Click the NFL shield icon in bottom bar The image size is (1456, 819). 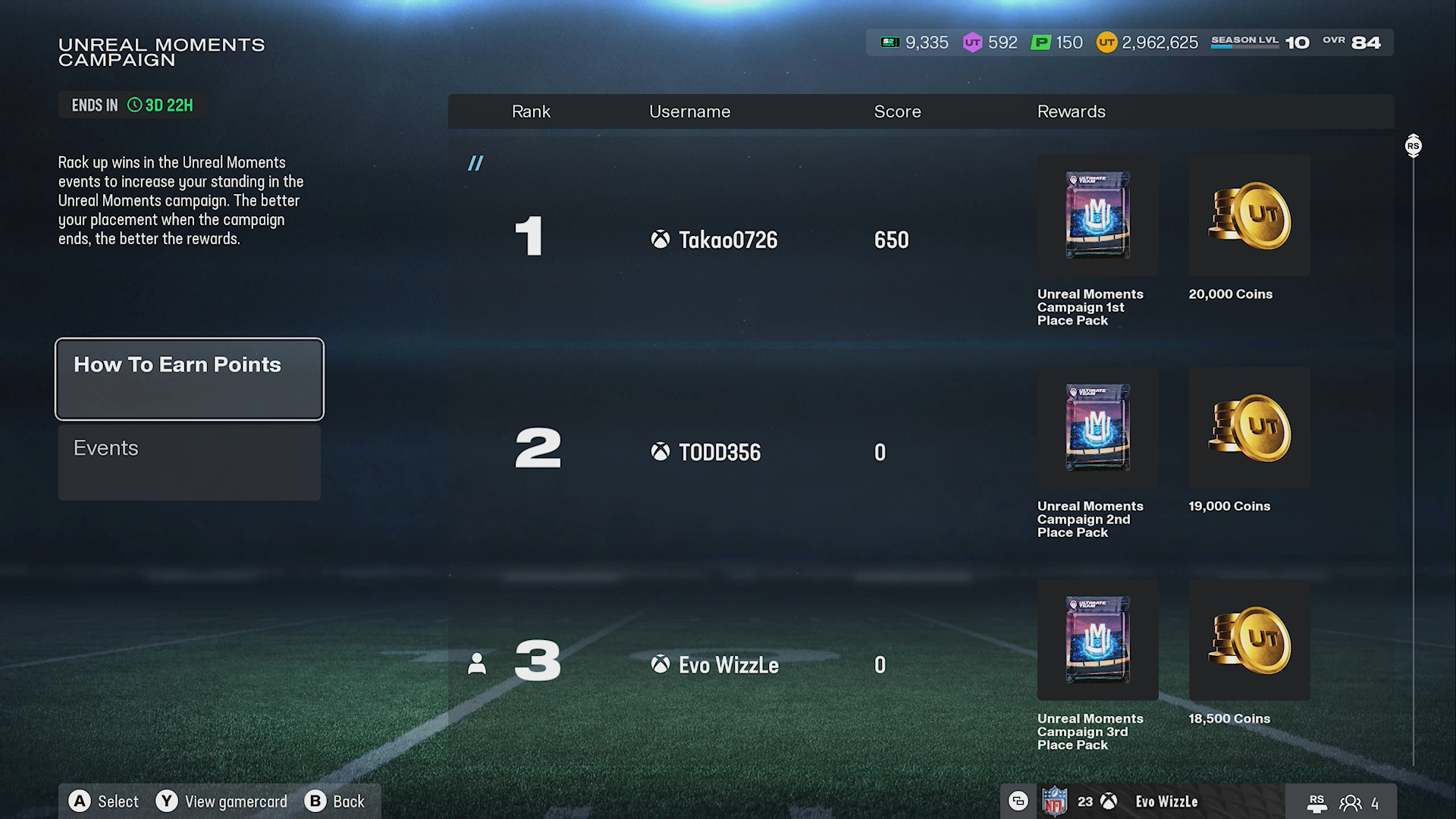tap(1056, 801)
